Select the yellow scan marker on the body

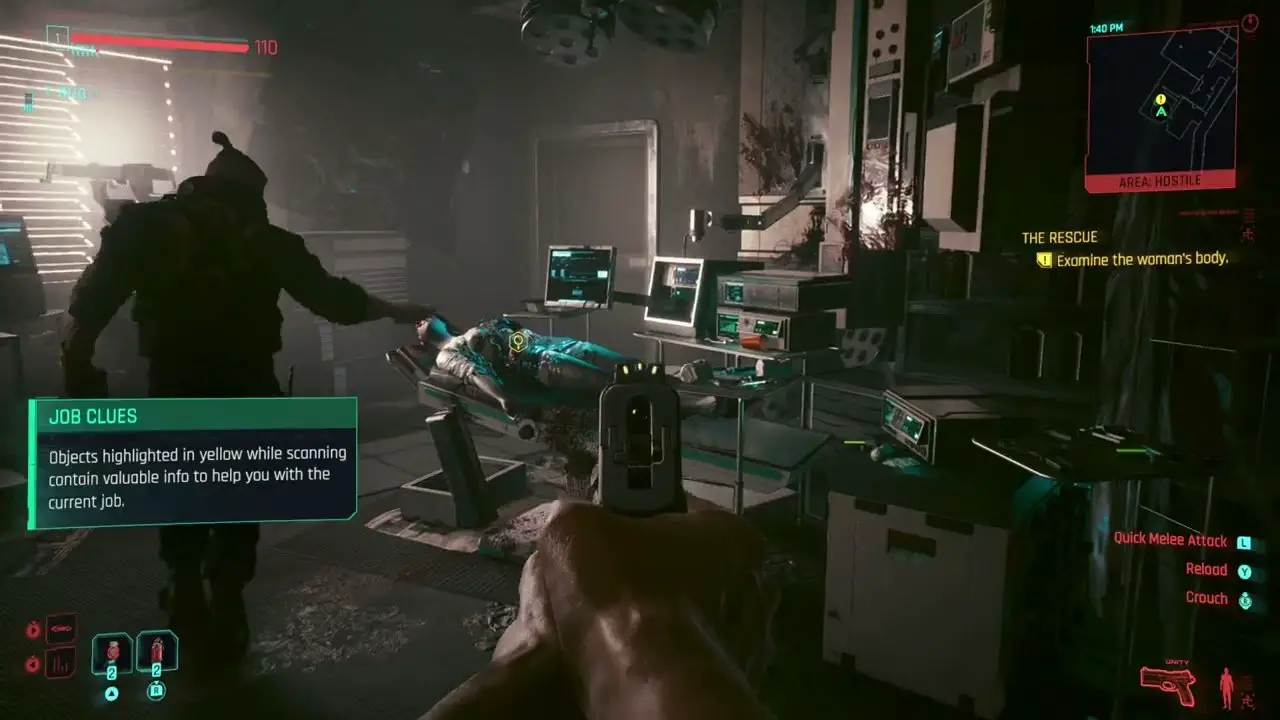(517, 342)
